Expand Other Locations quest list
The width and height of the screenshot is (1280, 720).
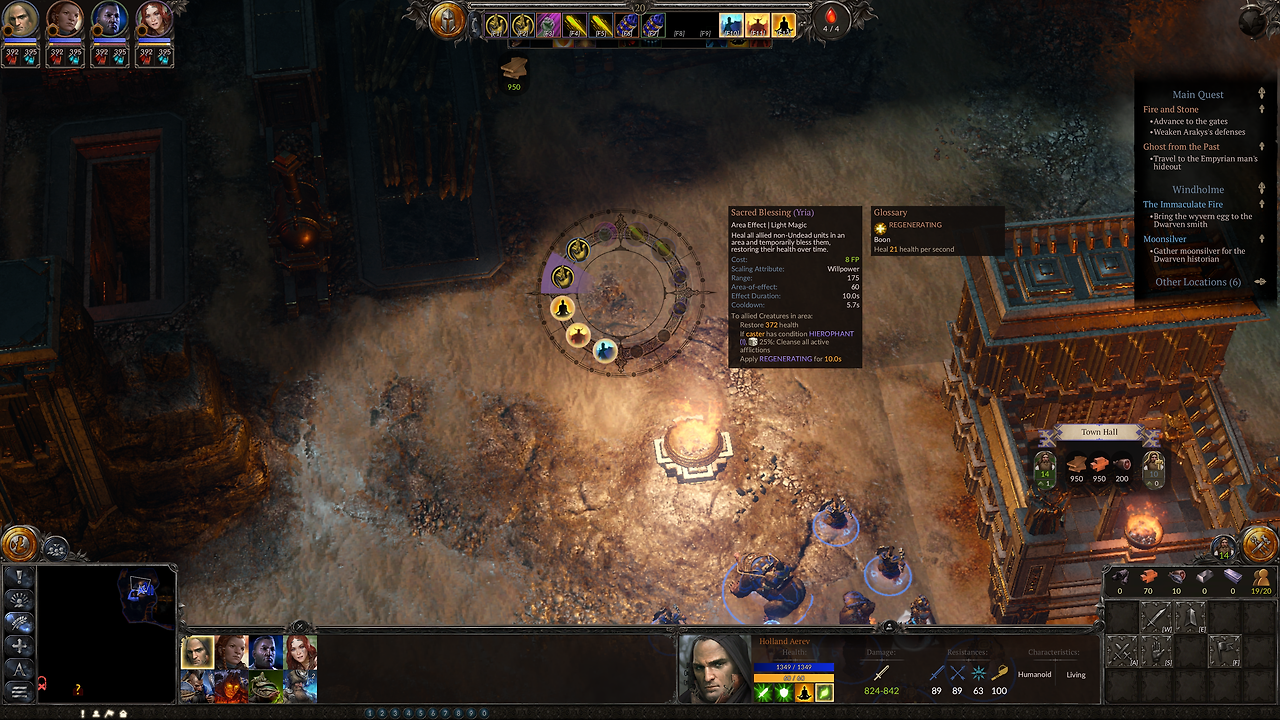[1197, 282]
